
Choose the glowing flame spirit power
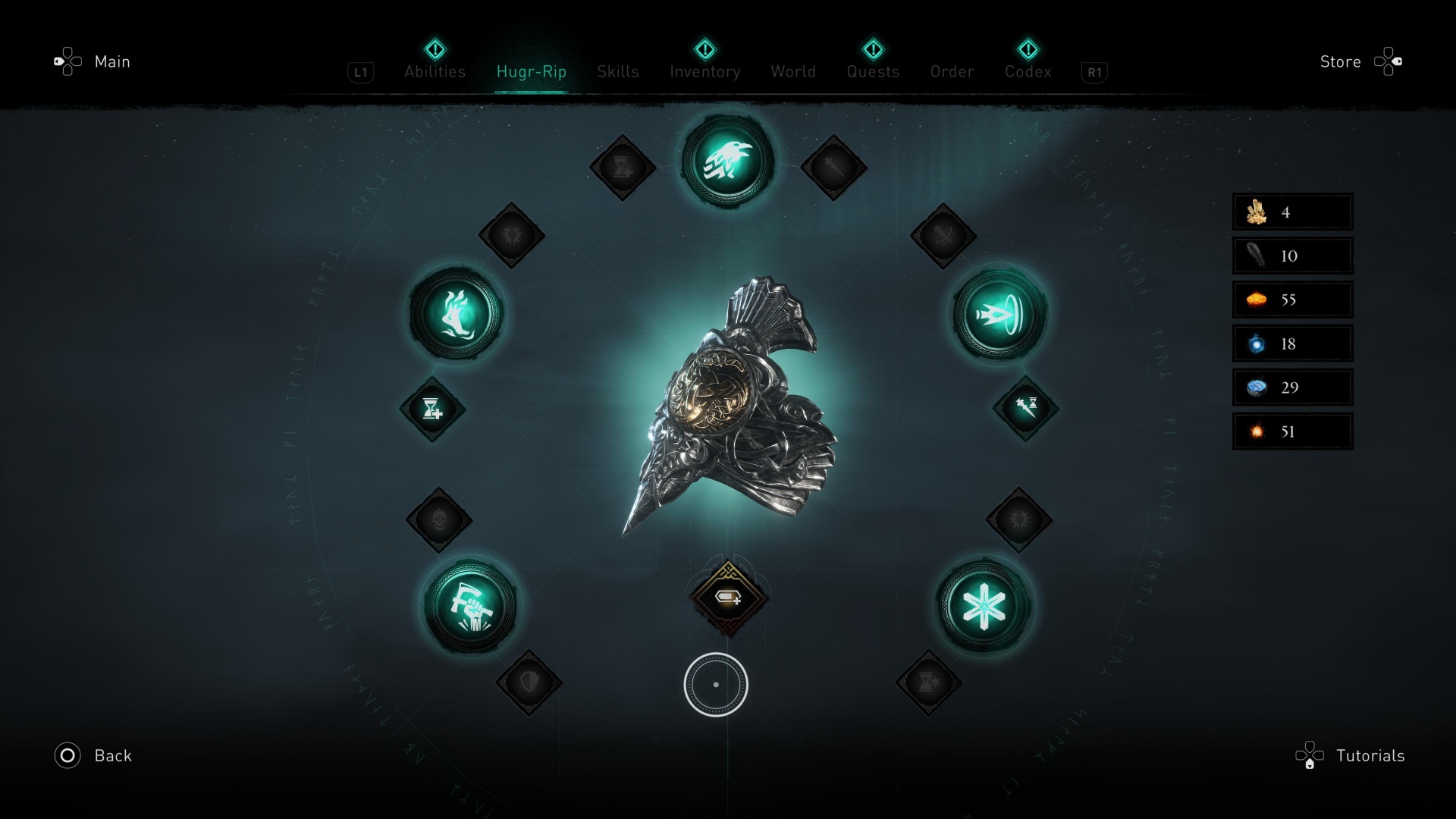[x=456, y=313]
